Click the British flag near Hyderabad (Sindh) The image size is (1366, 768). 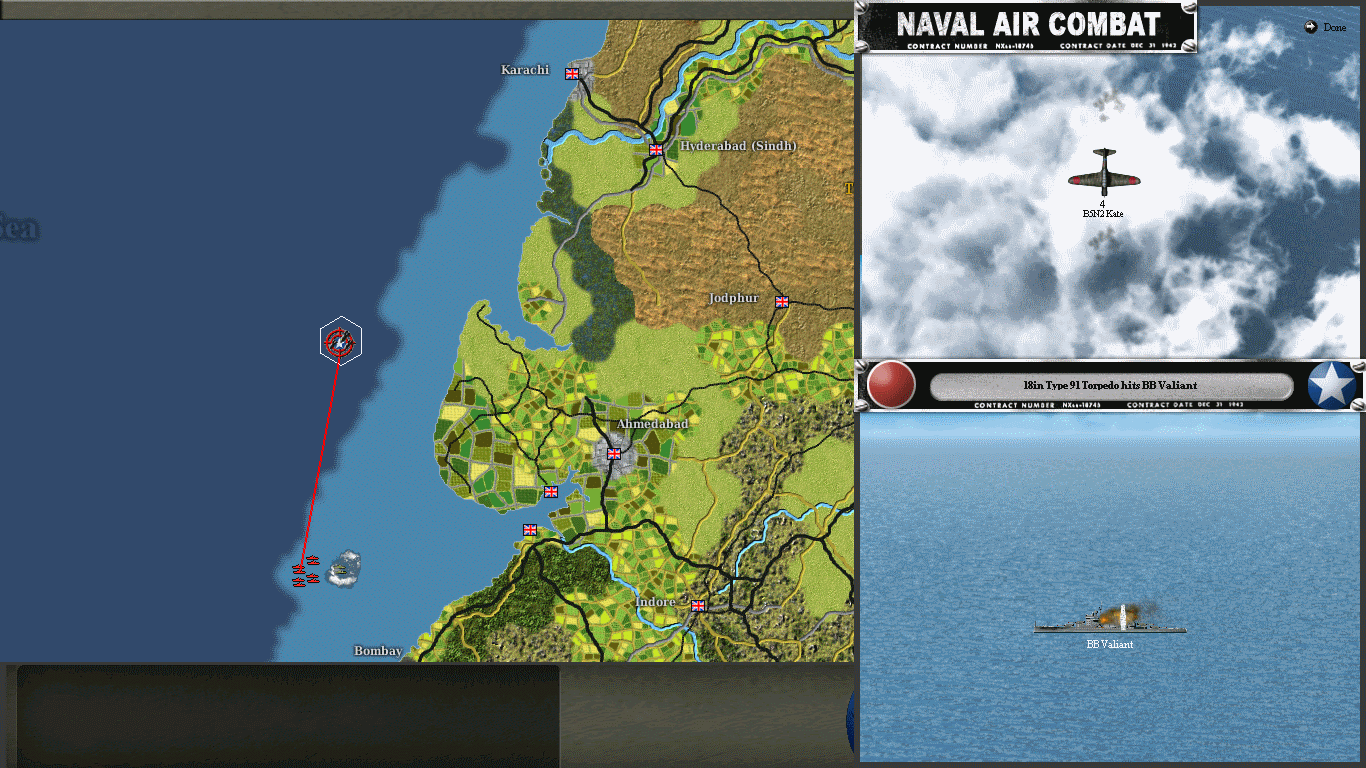(655, 149)
